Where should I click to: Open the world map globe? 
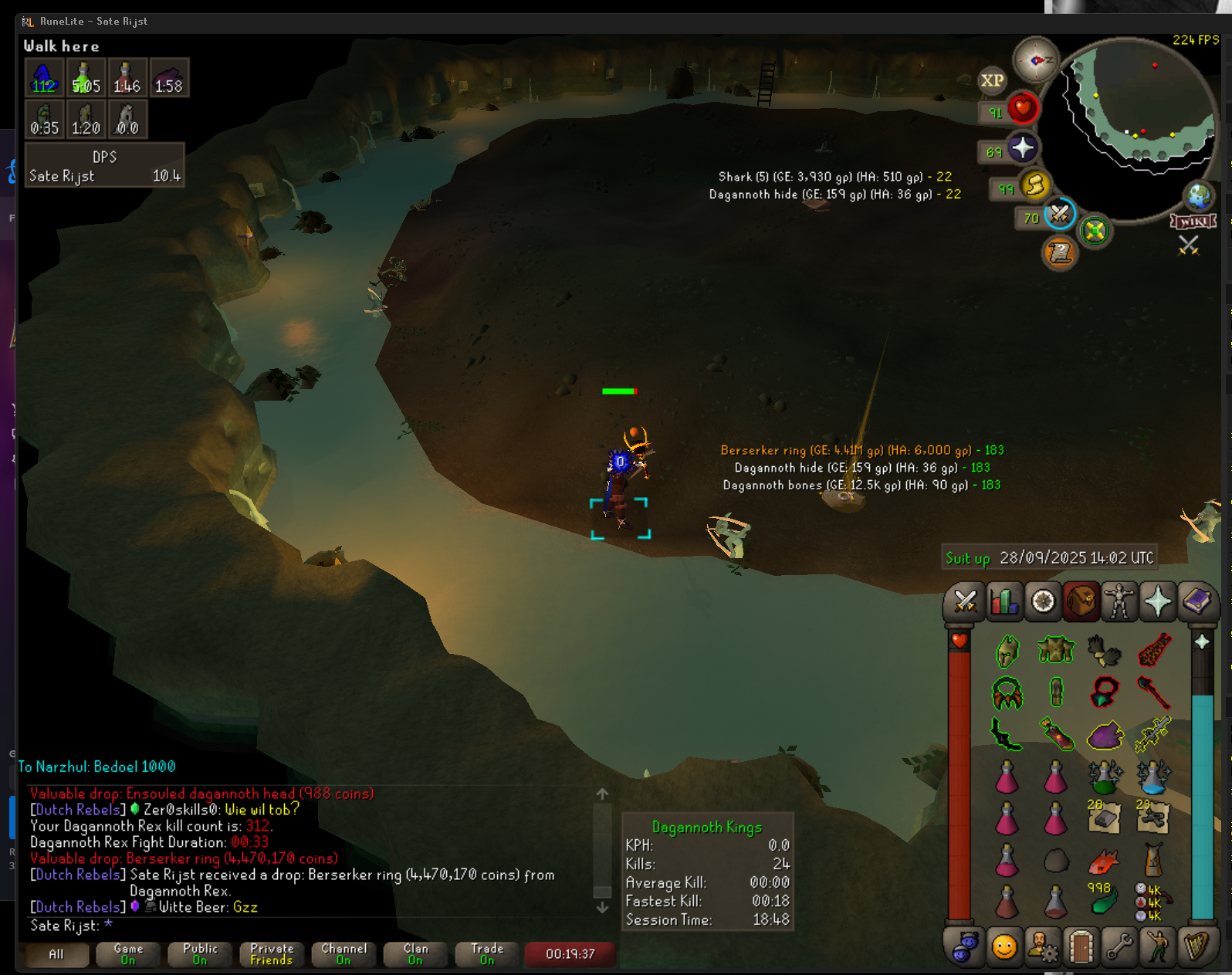point(1199,196)
